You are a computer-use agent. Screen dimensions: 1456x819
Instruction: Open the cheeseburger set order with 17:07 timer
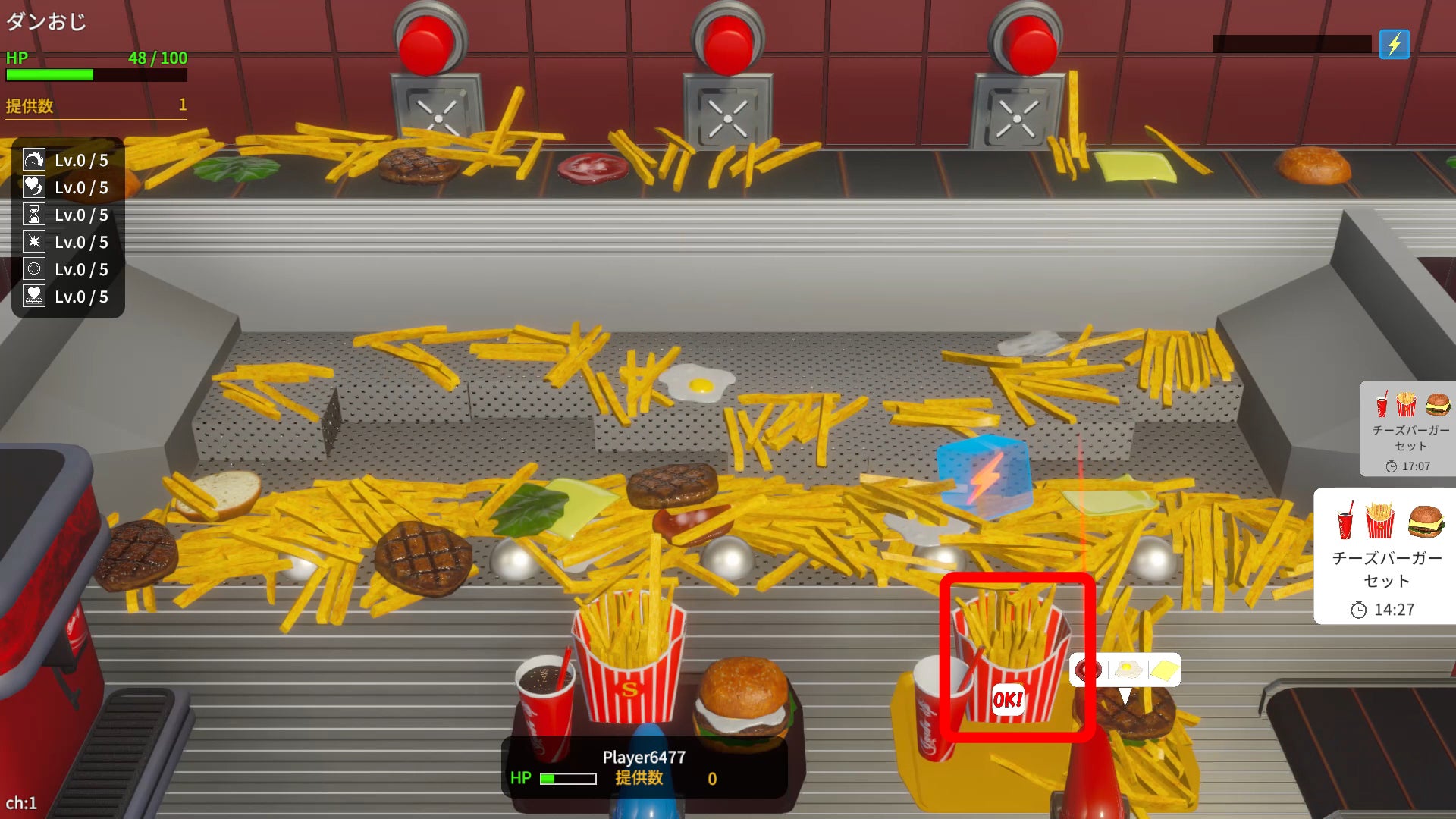(x=1409, y=429)
